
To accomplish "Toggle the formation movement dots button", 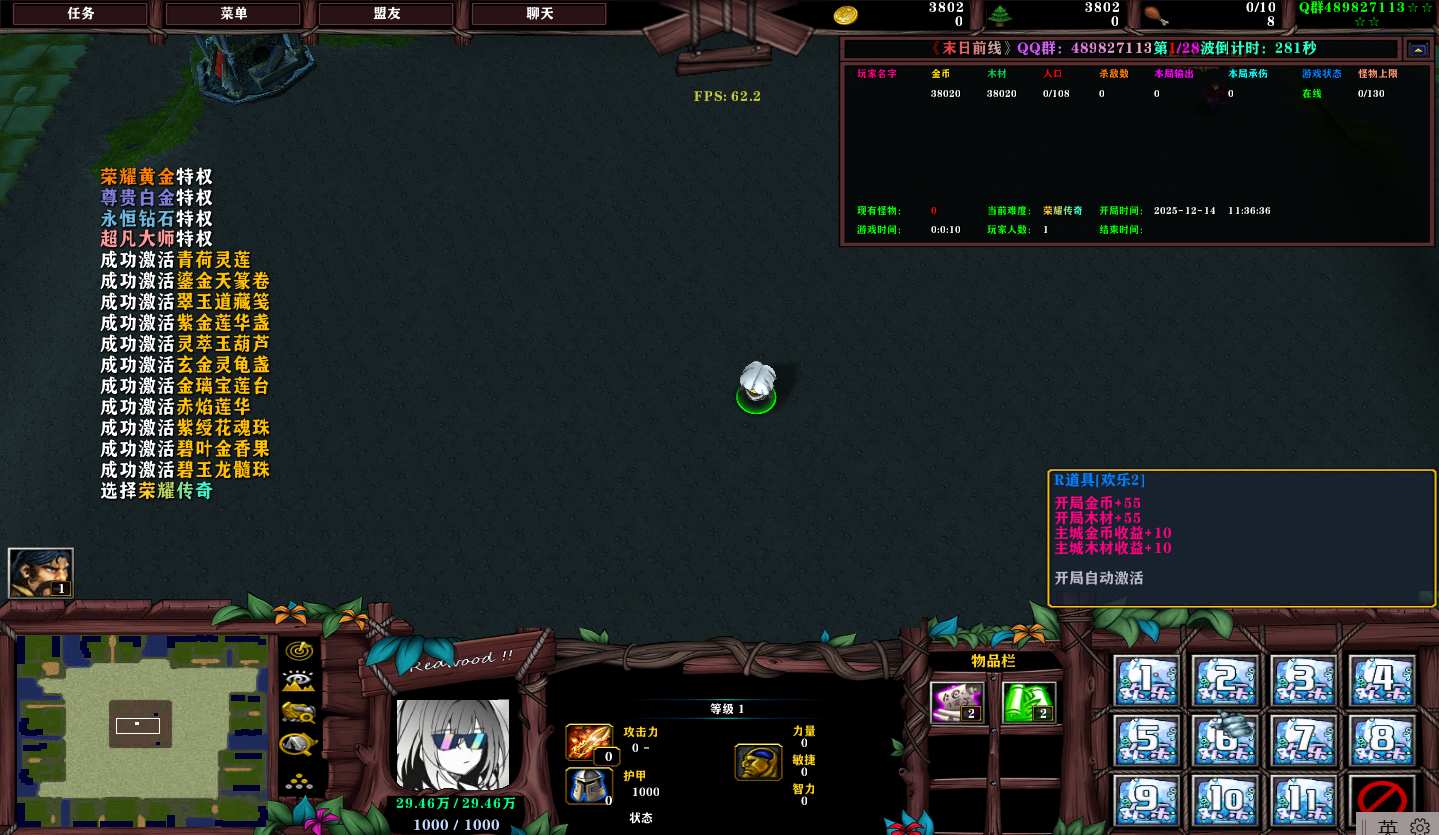I will point(298,782).
